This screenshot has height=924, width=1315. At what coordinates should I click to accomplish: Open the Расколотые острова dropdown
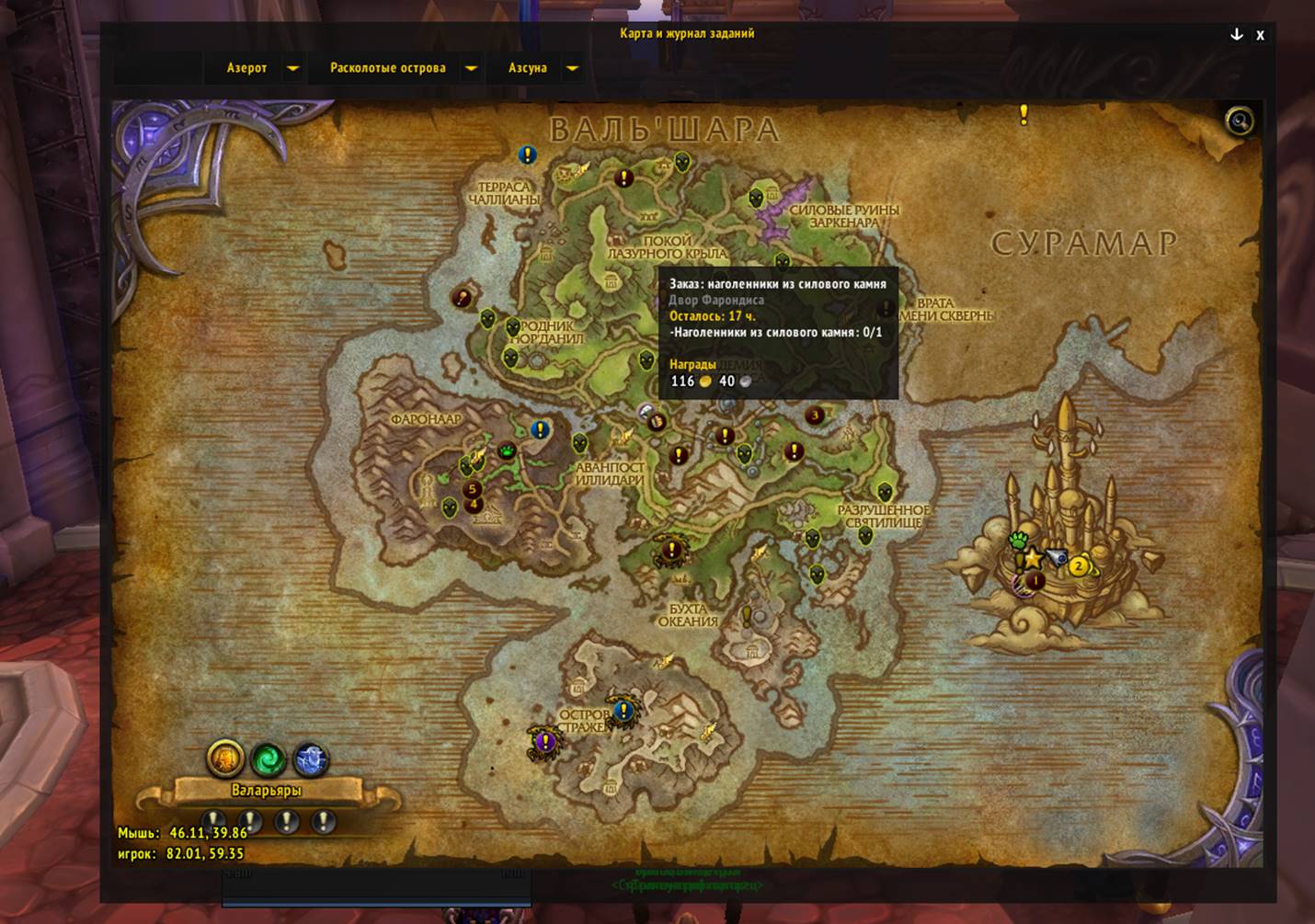coord(471,68)
